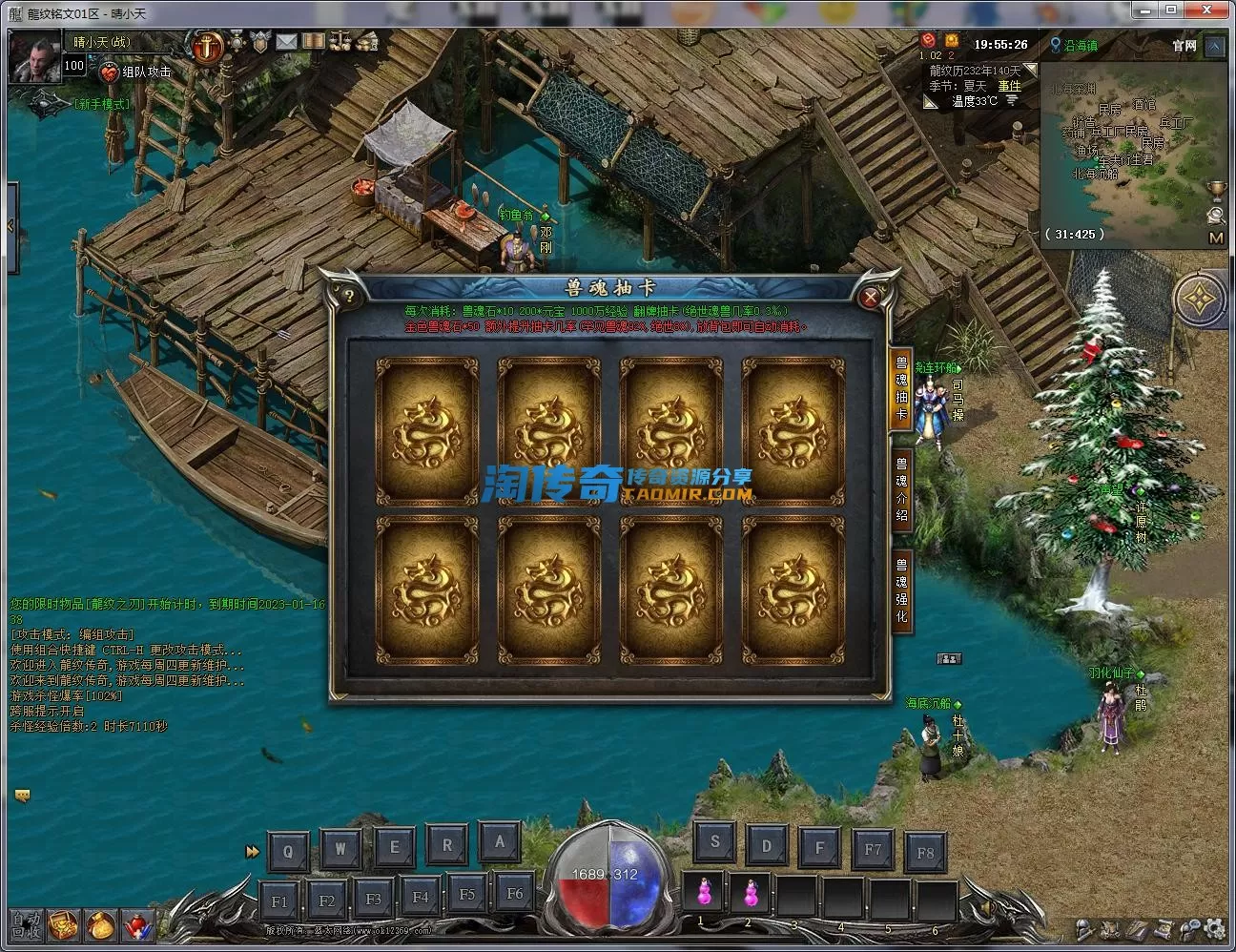The image size is (1236, 952).
Task: Open the treasure chest icon in bottom bar
Action: [64, 925]
